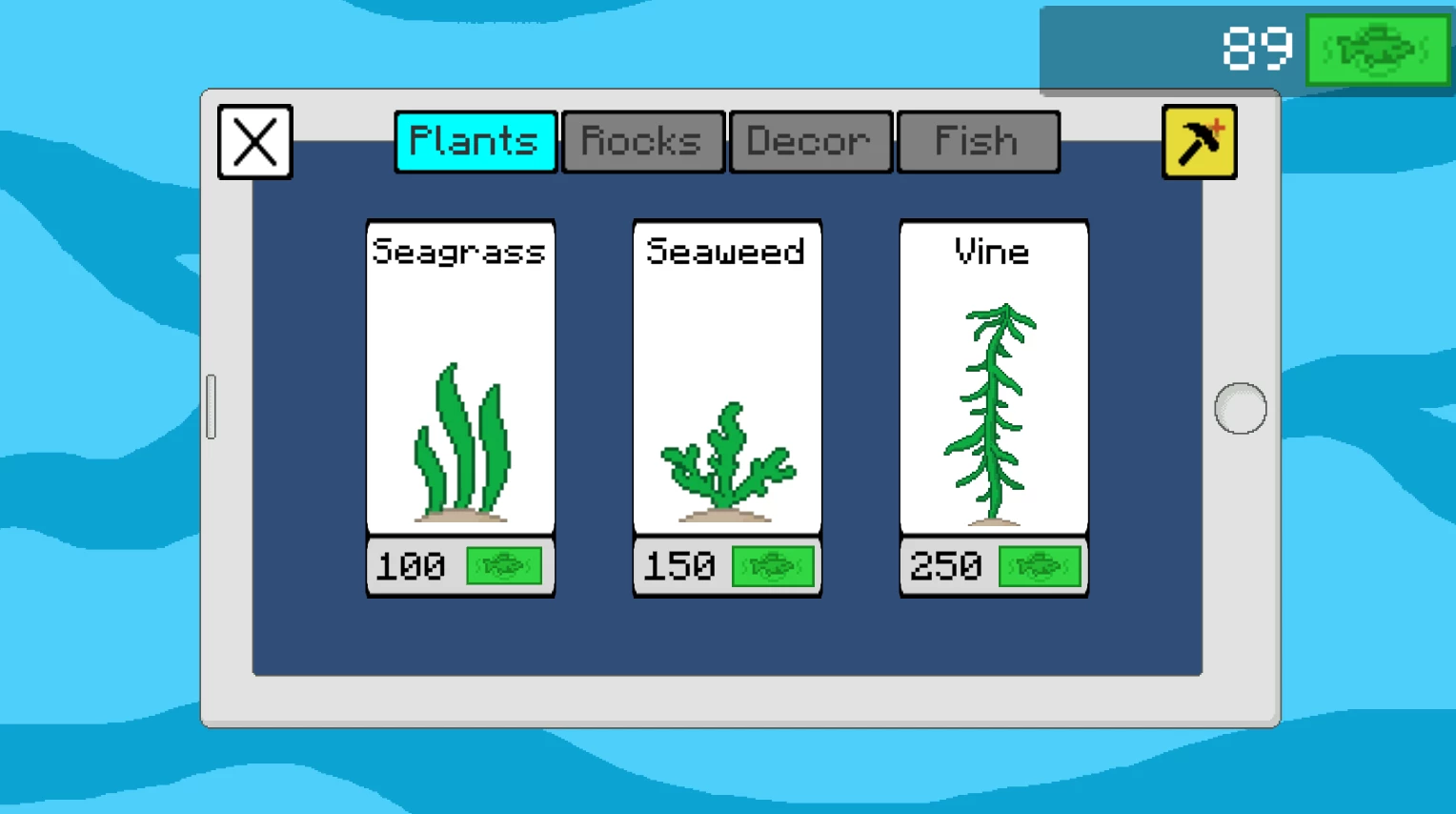Buy Seaweed for 150 coins
Image resolution: width=1456 pixels, height=814 pixels.
coord(727,565)
